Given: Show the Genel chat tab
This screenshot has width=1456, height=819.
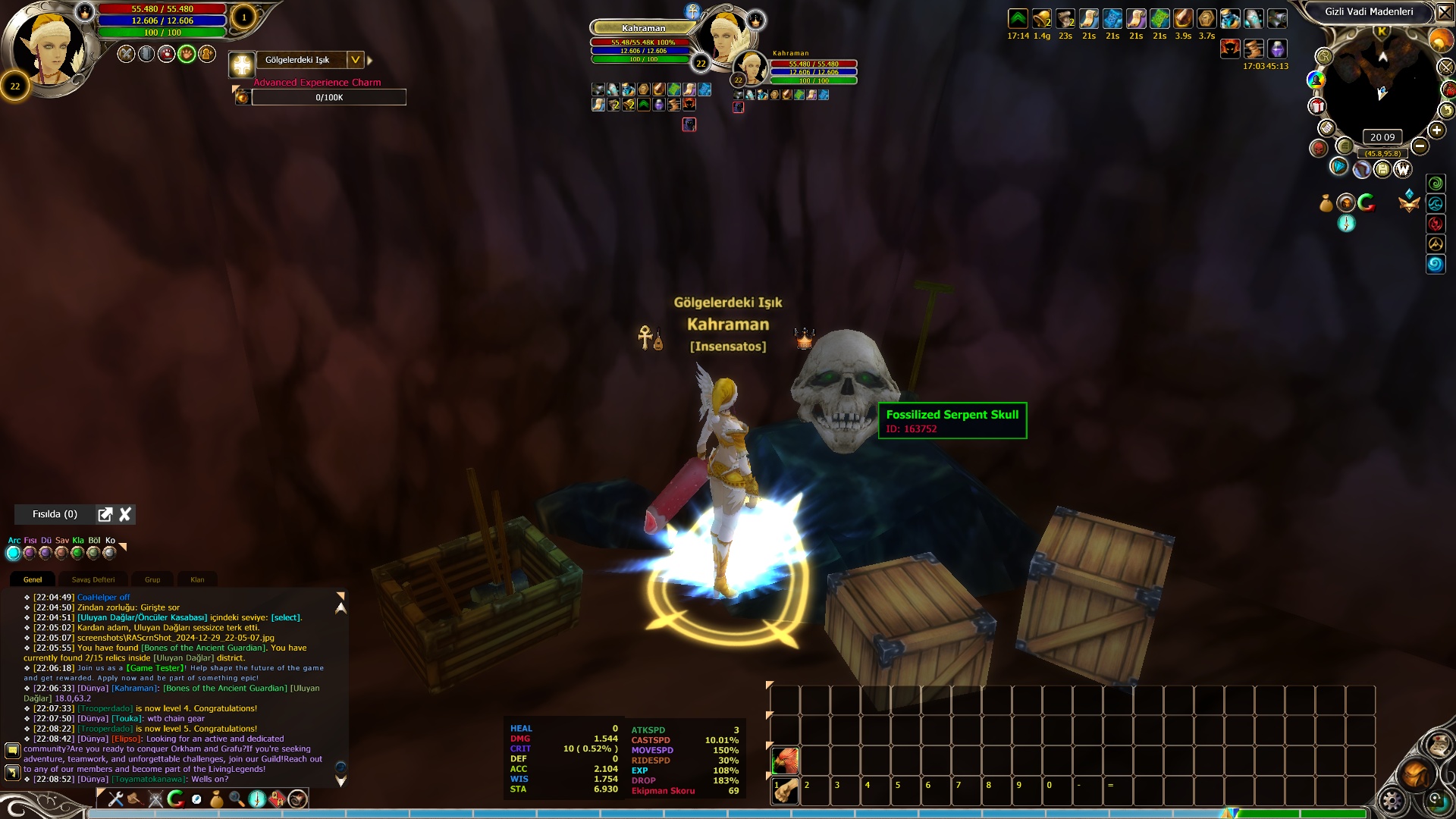Looking at the screenshot, I should pos(33,579).
